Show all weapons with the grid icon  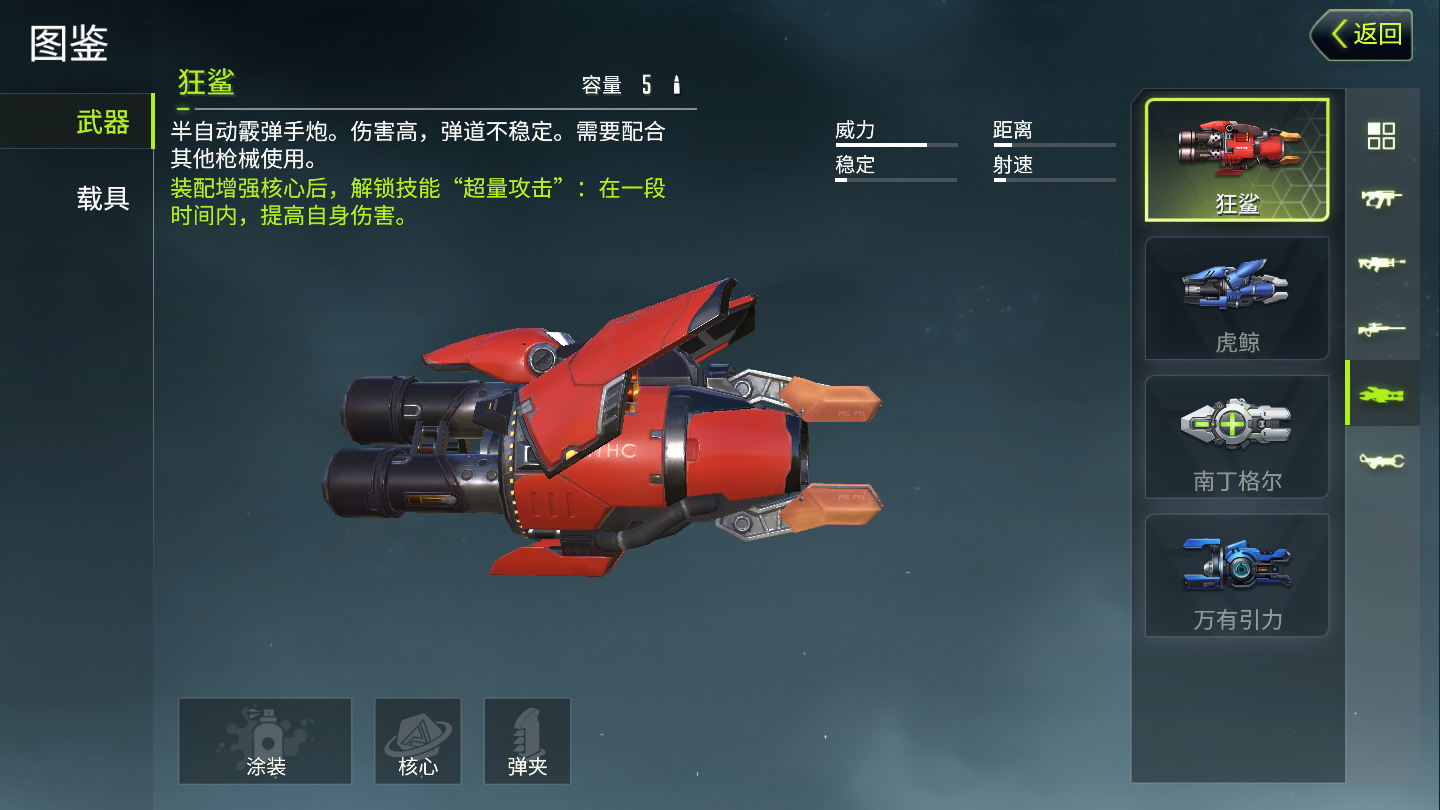pos(1381,136)
